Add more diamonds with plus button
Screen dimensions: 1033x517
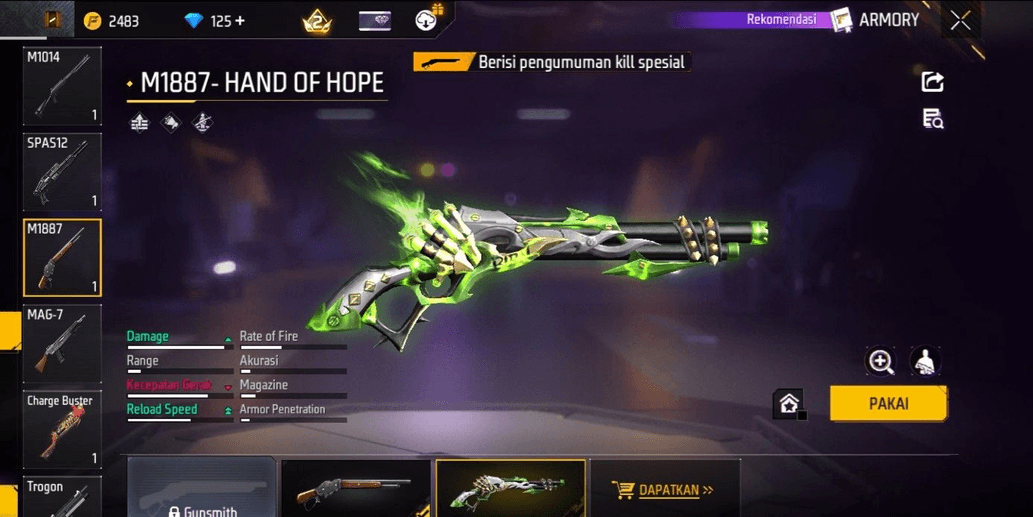(240, 21)
